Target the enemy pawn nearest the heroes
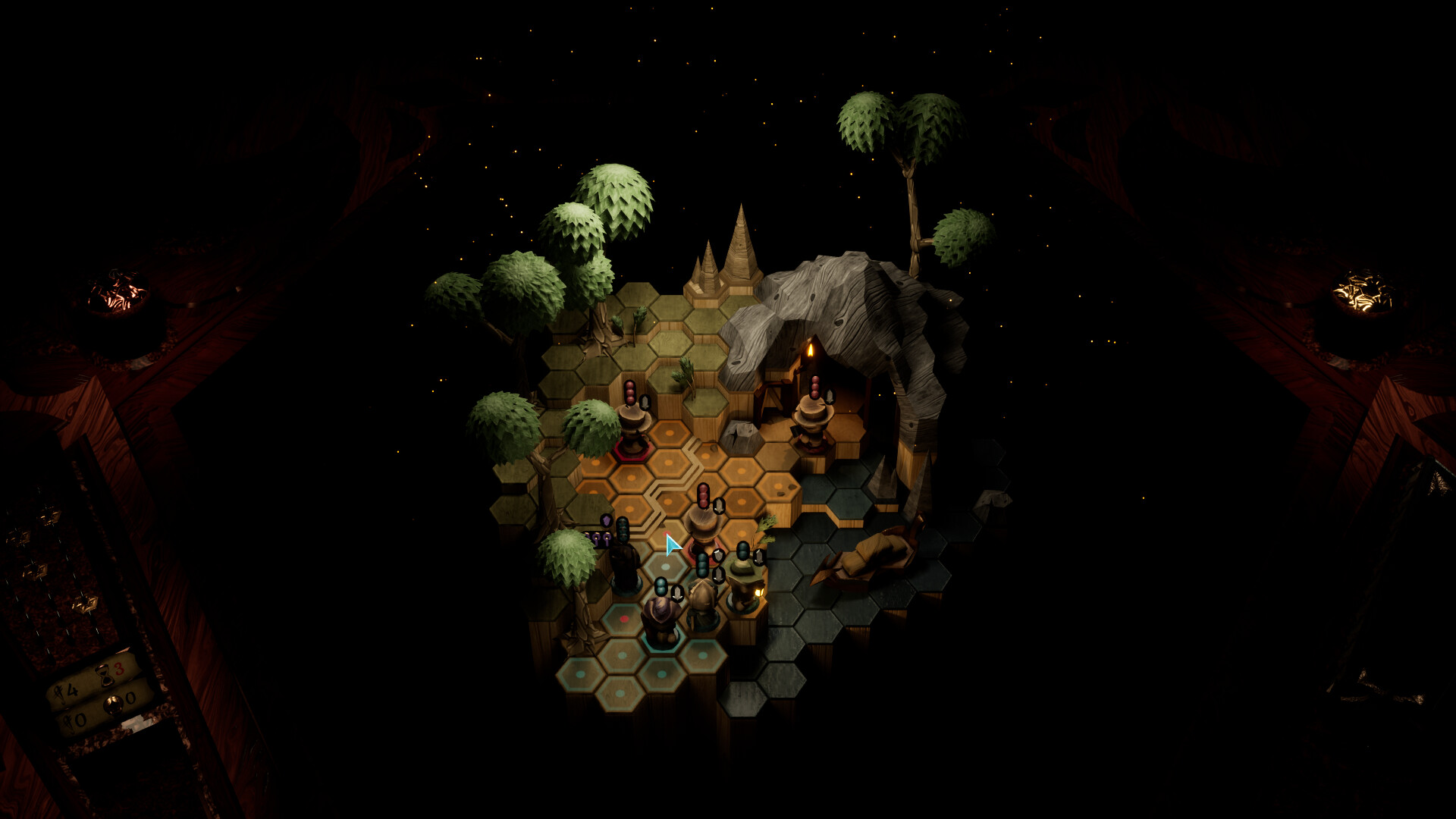 (x=703, y=525)
